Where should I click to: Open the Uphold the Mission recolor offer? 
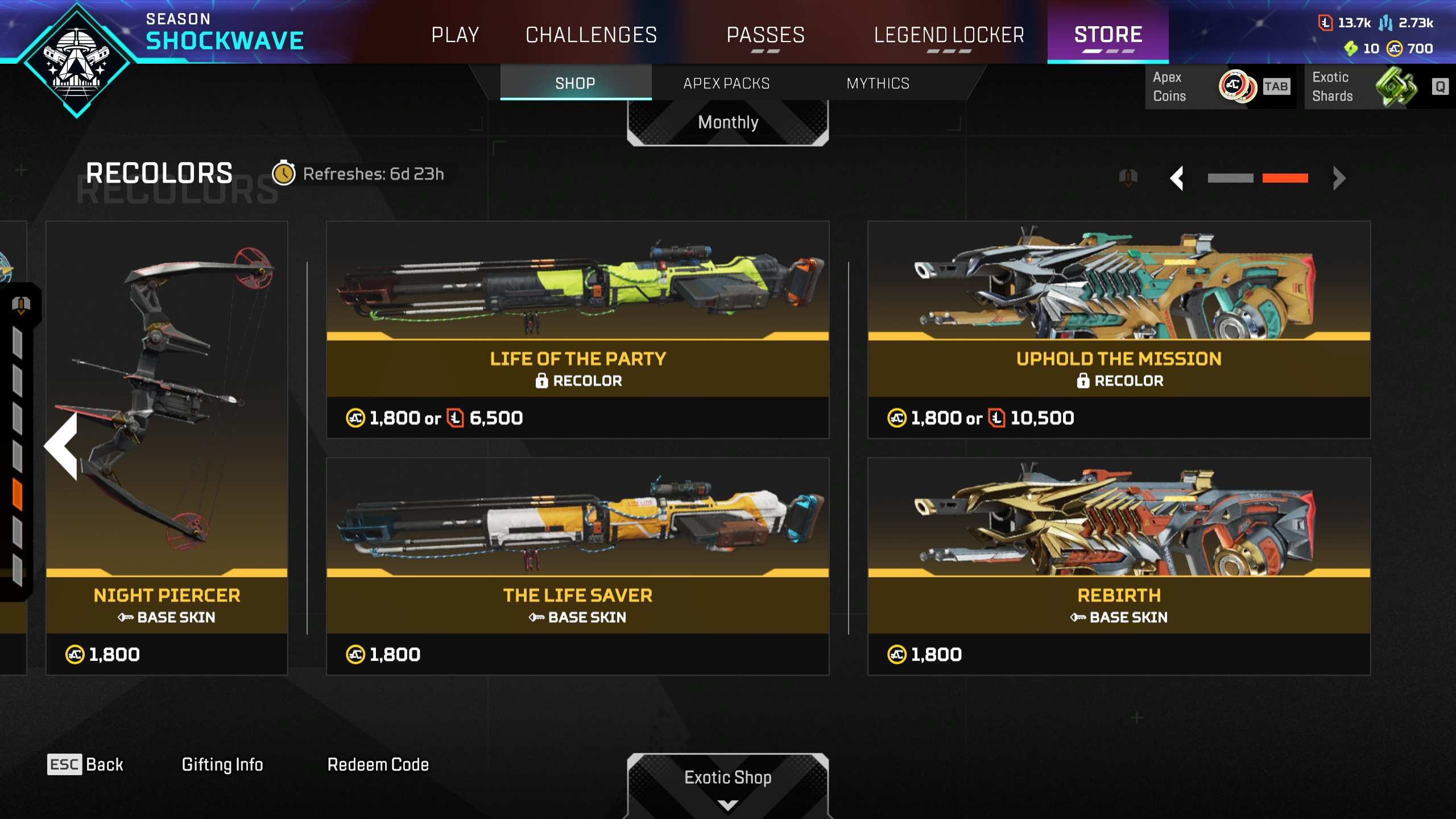tap(1119, 329)
